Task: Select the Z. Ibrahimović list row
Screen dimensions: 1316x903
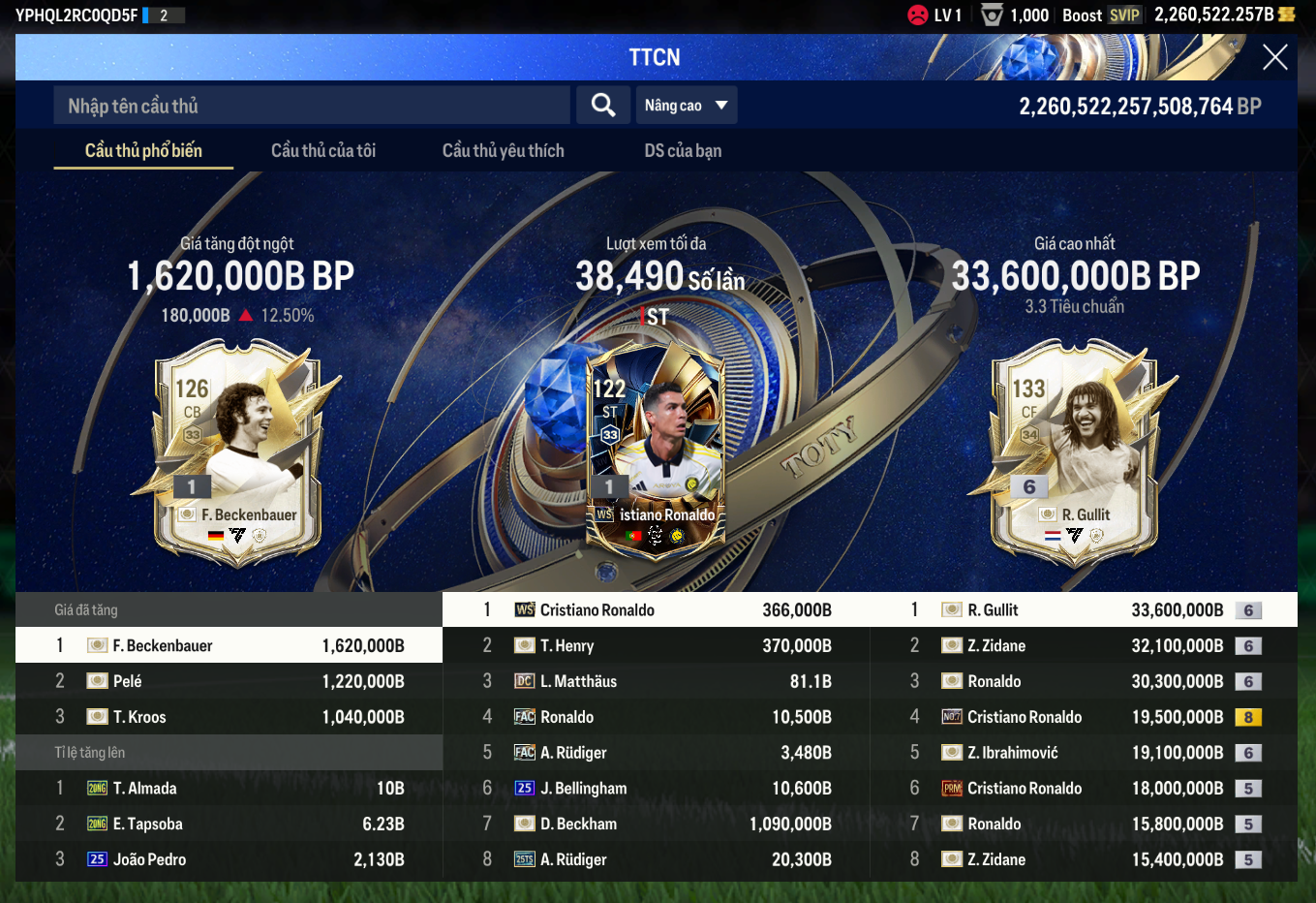Action: coord(1083,753)
